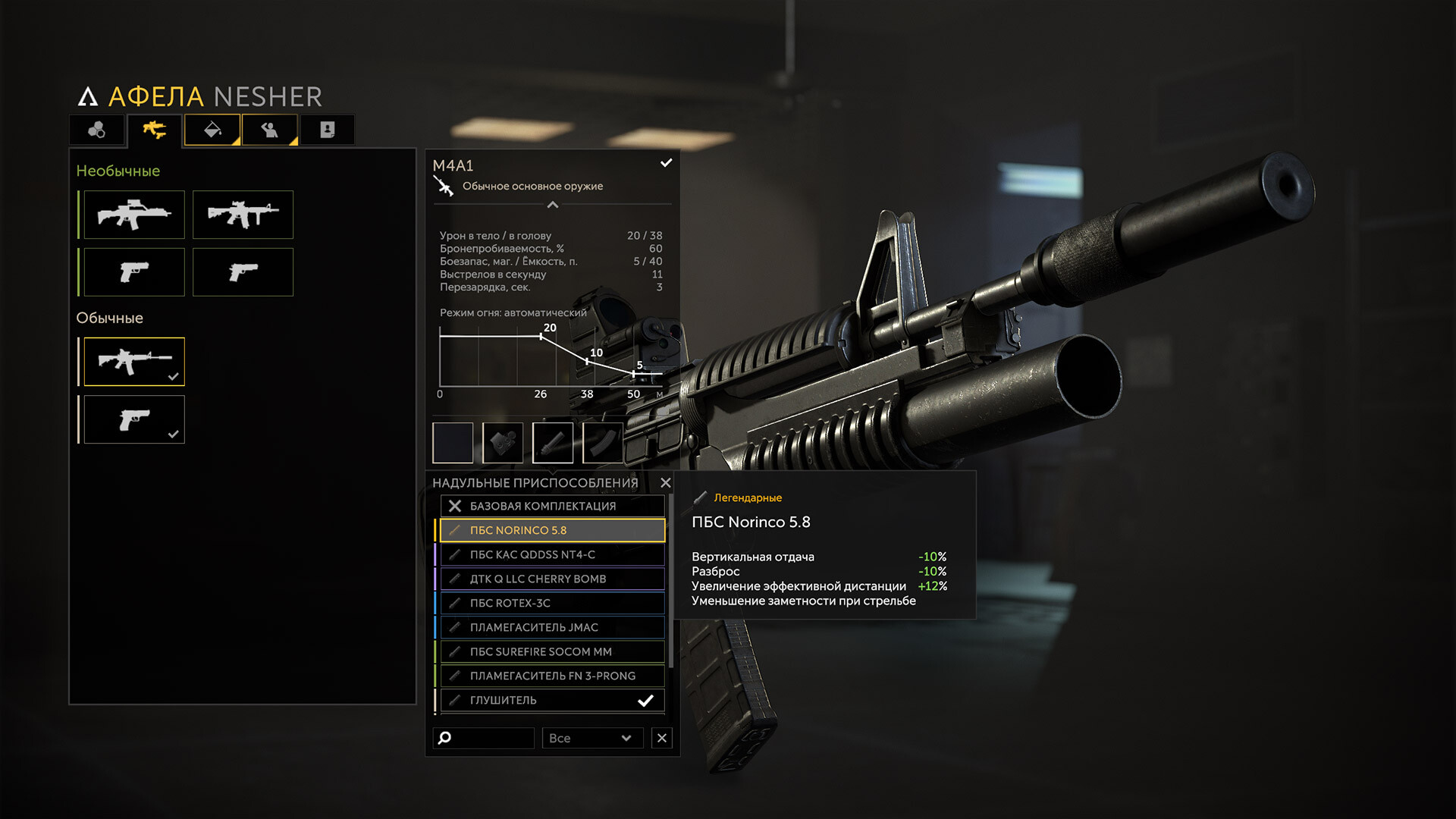The image size is (1456, 819).
Task: Close the muzzle attachments list
Action: tap(666, 483)
